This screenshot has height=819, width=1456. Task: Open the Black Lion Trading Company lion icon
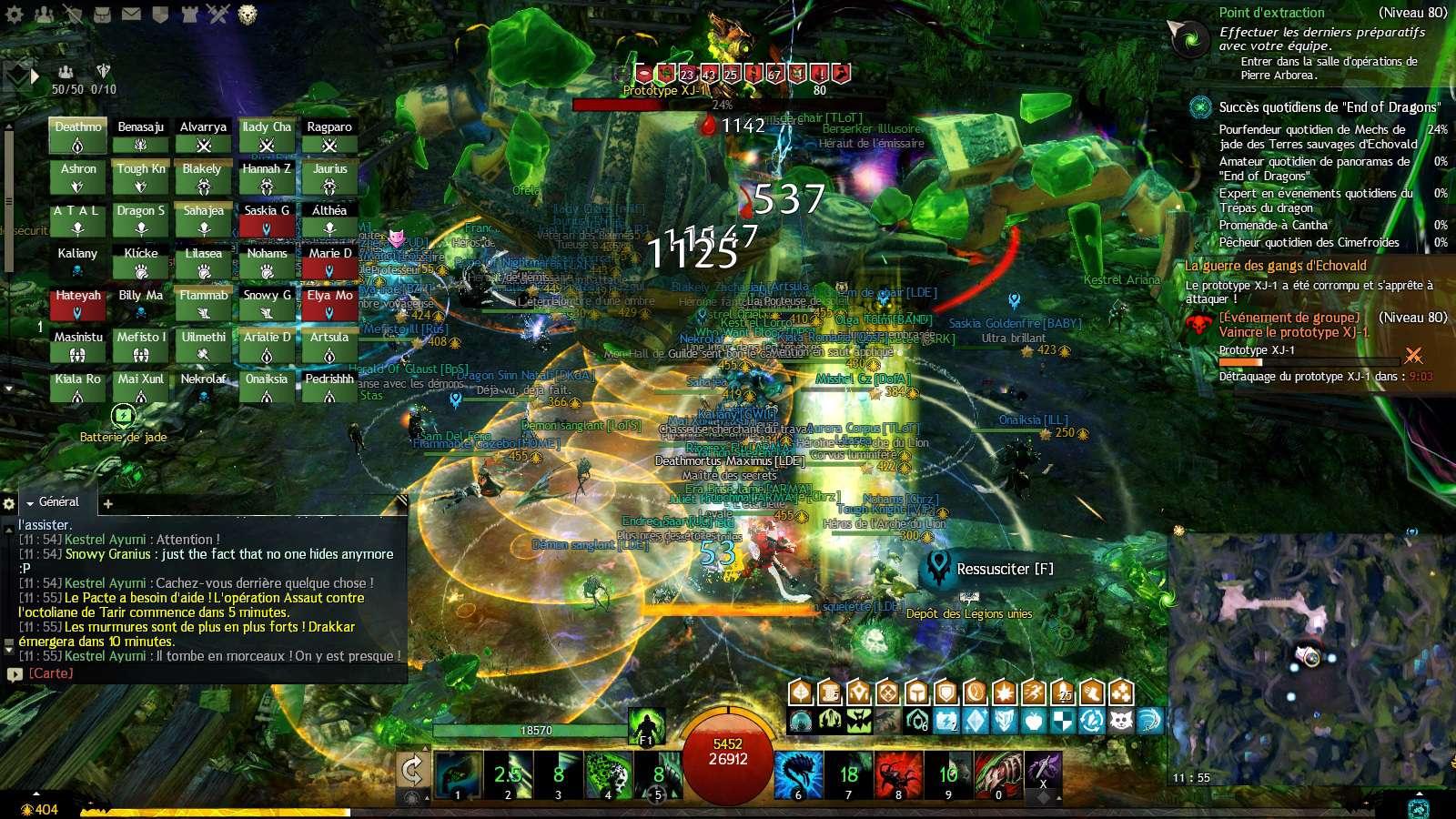click(x=246, y=14)
